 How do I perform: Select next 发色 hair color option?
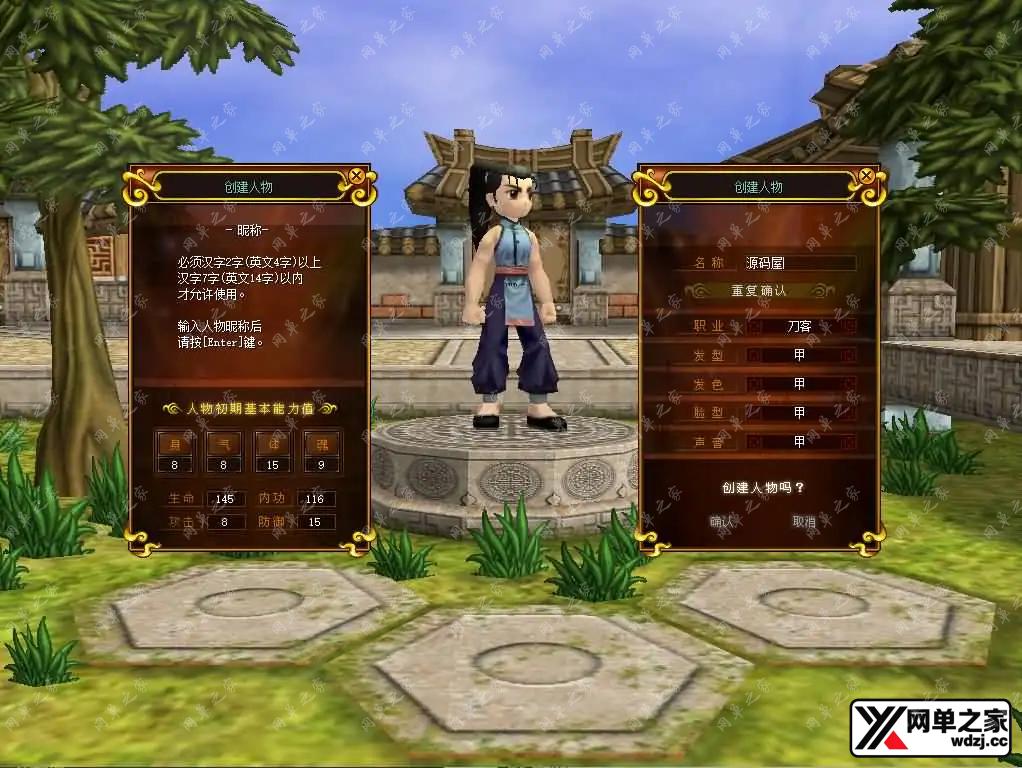click(849, 384)
